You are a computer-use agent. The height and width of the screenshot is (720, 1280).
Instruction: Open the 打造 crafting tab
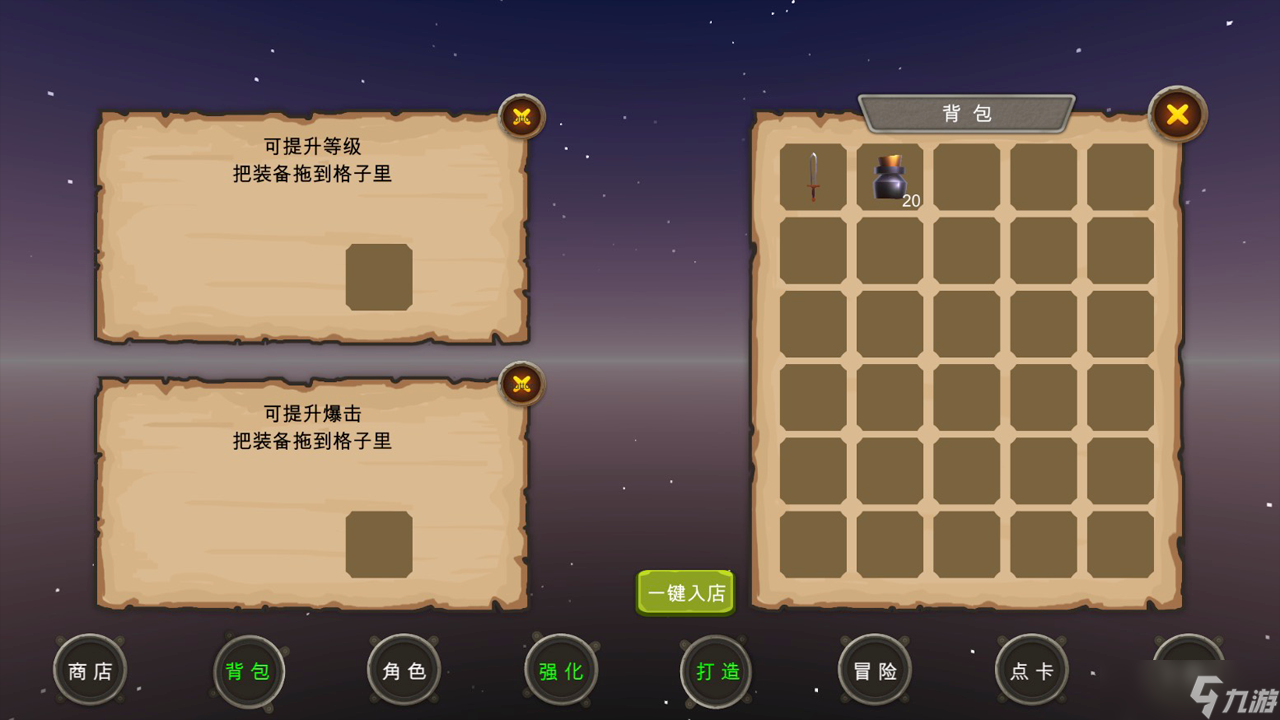[x=716, y=671]
